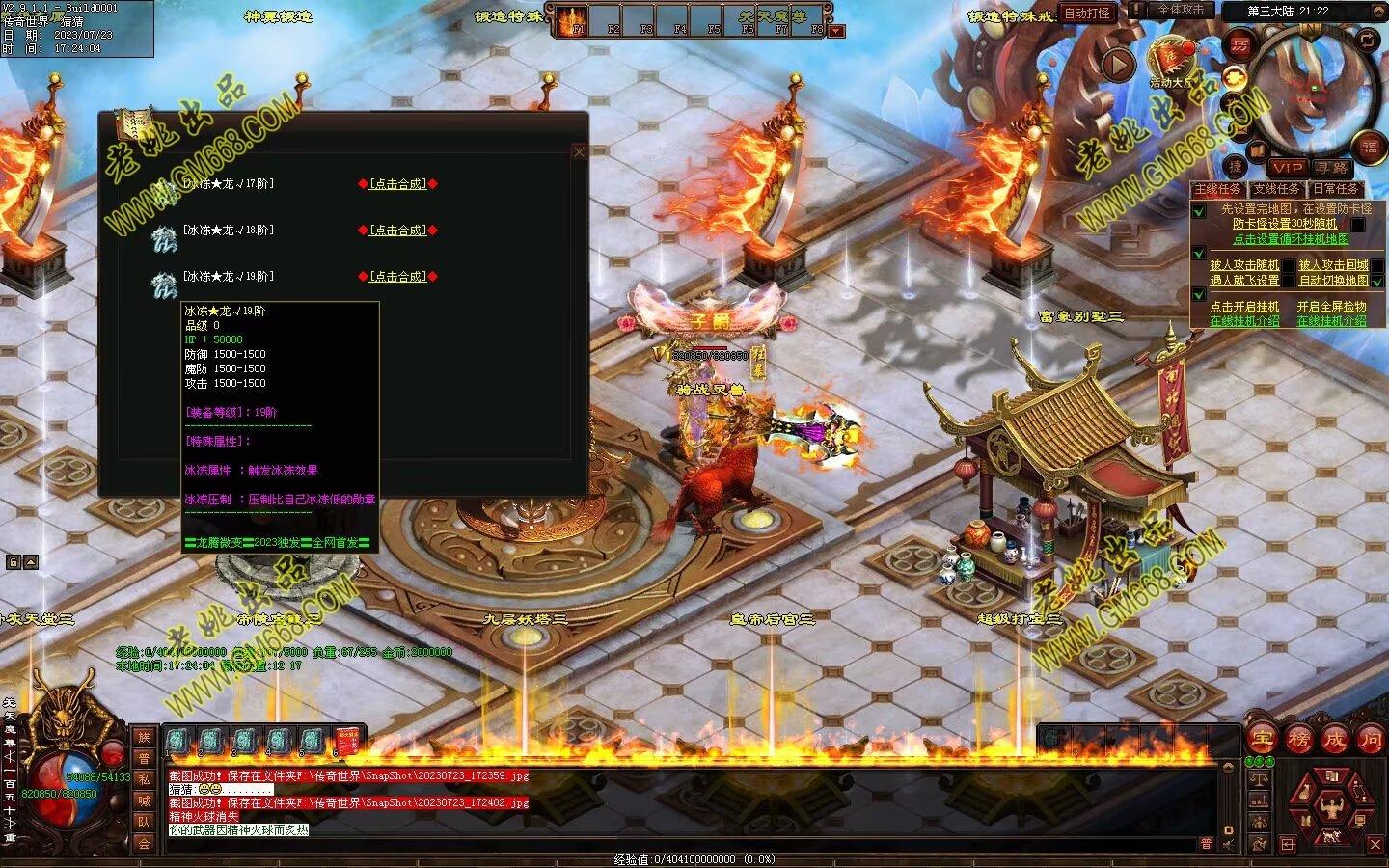
Task: Close the synthesis dialog window
Action: point(579,151)
